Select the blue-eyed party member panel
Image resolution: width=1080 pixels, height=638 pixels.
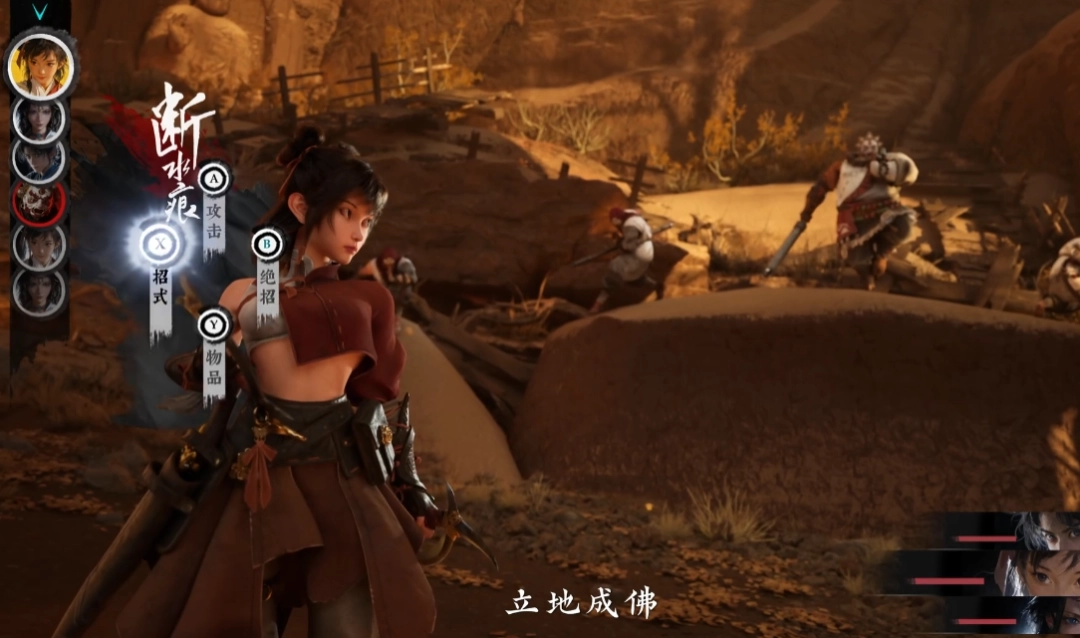(x=1010, y=616)
